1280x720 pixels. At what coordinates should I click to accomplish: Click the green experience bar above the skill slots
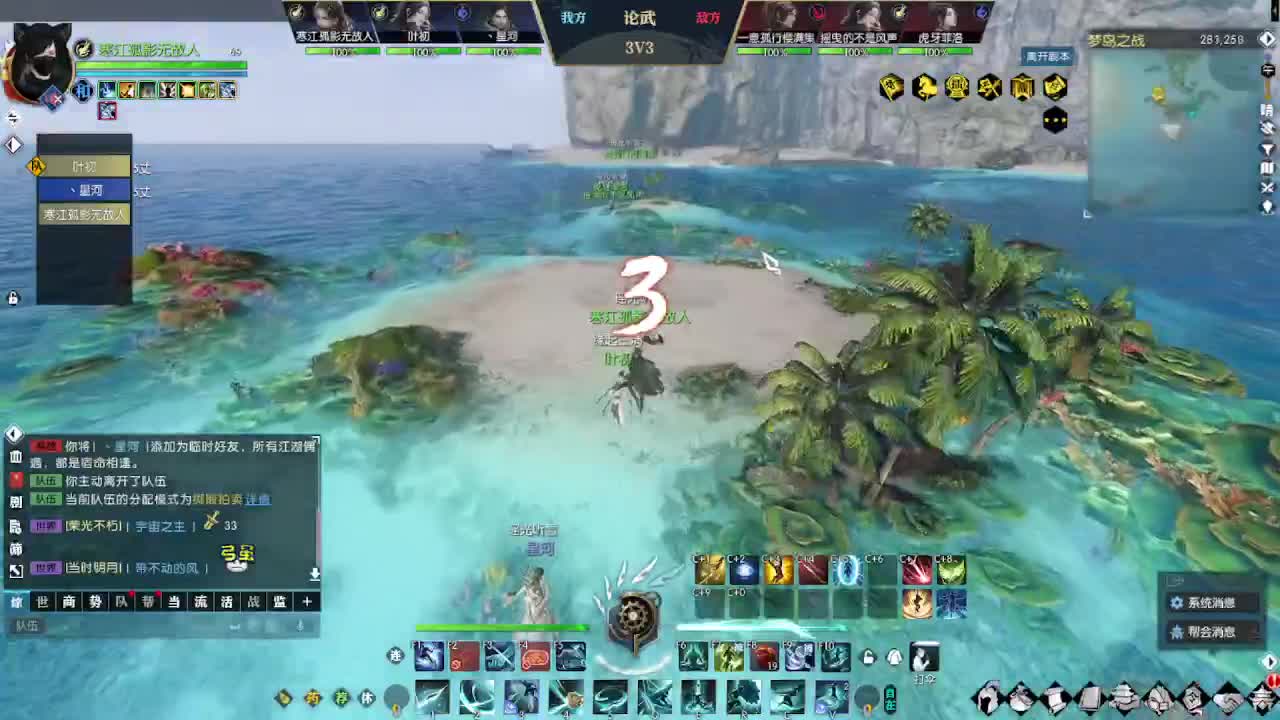point(496,626)
